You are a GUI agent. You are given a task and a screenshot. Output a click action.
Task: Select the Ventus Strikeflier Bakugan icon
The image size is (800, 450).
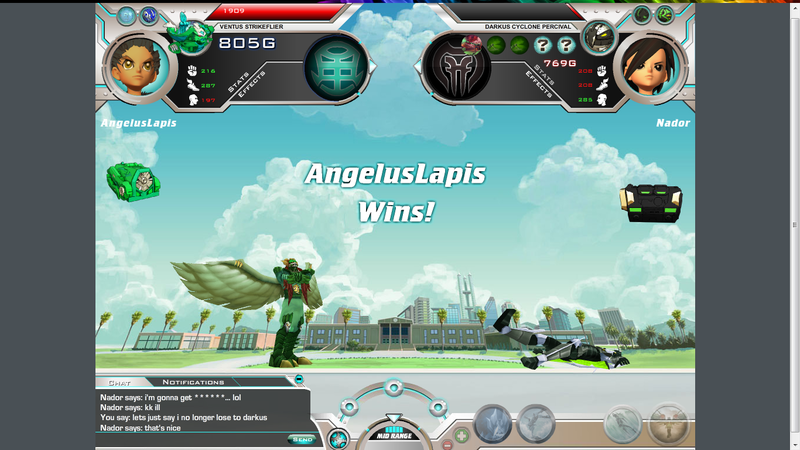186,34
